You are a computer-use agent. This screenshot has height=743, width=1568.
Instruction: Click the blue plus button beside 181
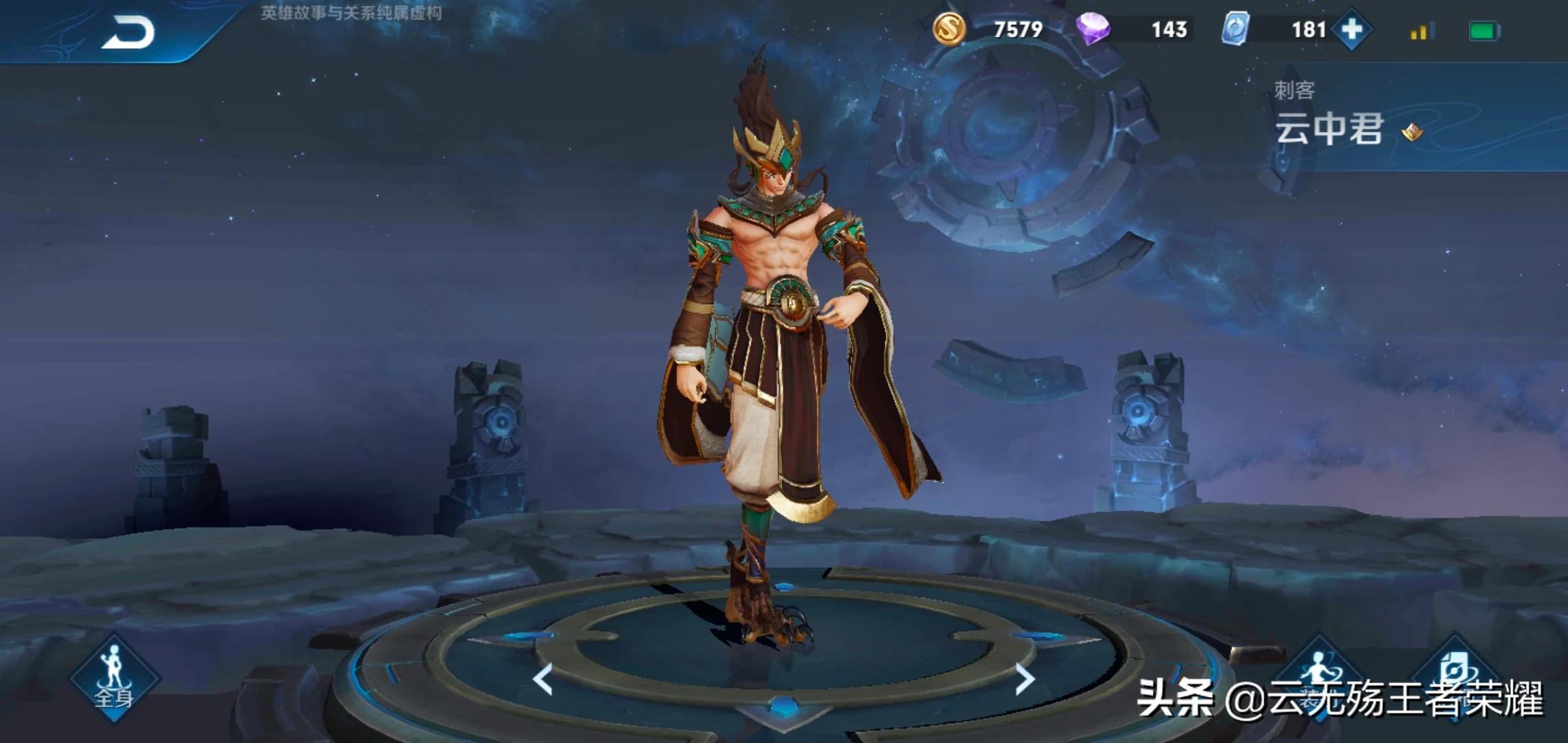tap(1351, 30)
